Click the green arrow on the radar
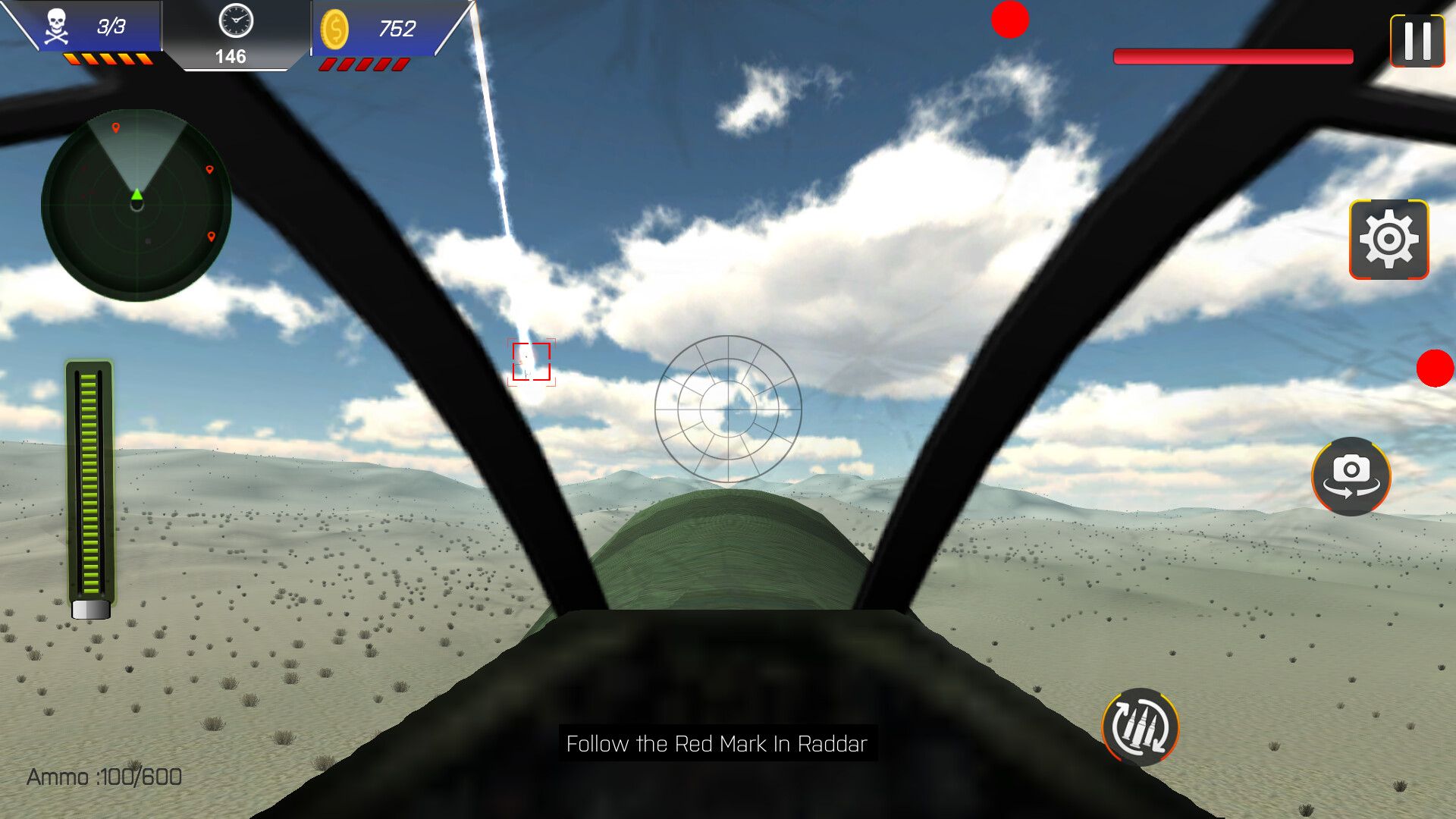 tap(136, 196)
